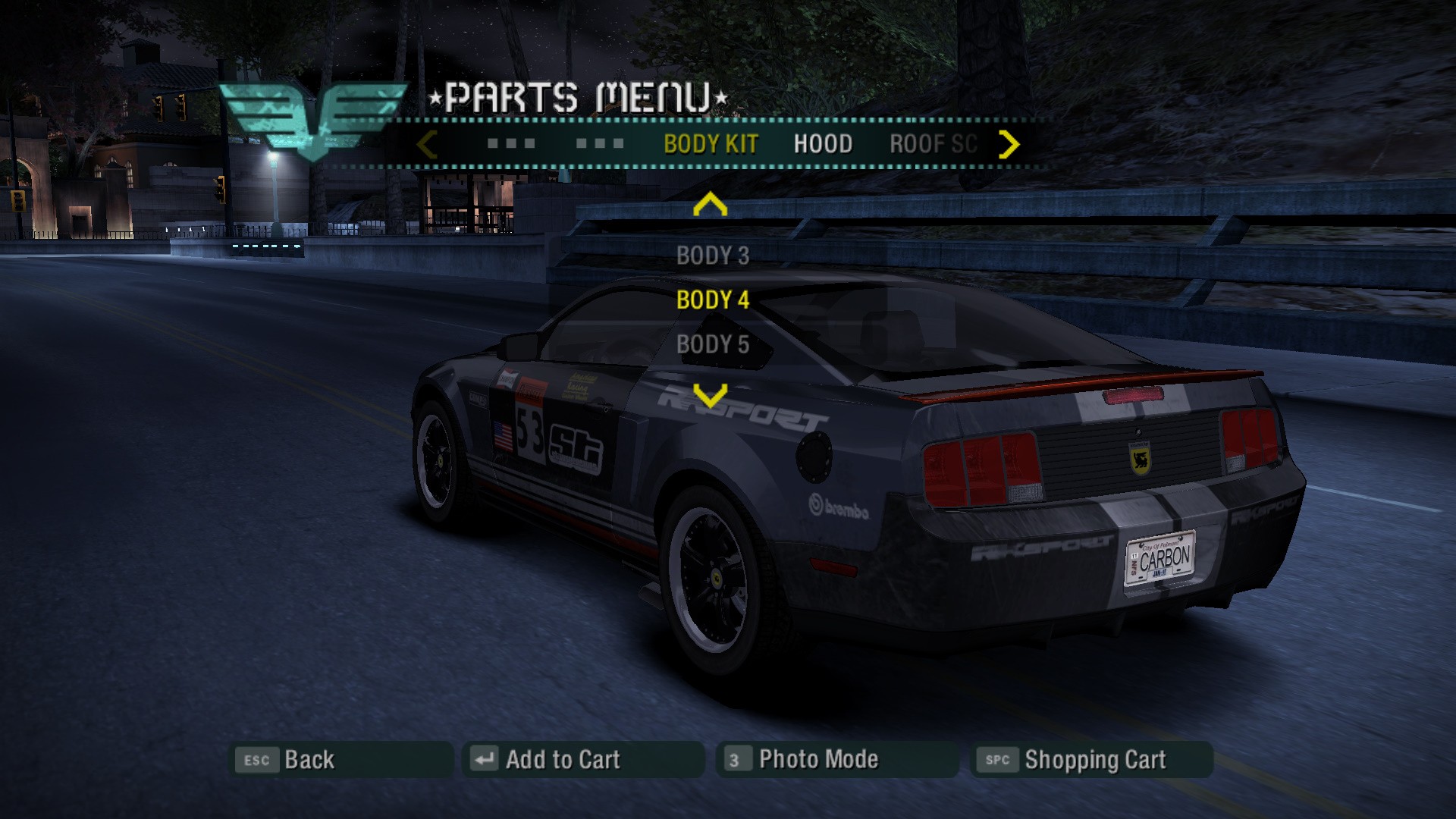The height and width of the screenshot is (819, 1456).
Task: Choose the Body 3 kit option
Action: pyautogui.click(x=712, y=256)
